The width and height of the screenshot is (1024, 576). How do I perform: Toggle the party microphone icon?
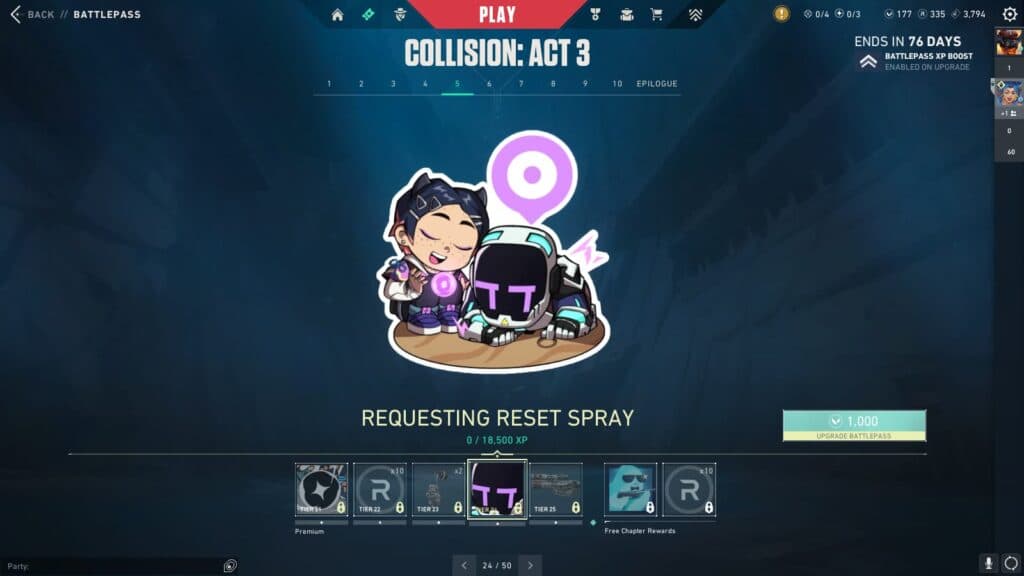(987, 564)
